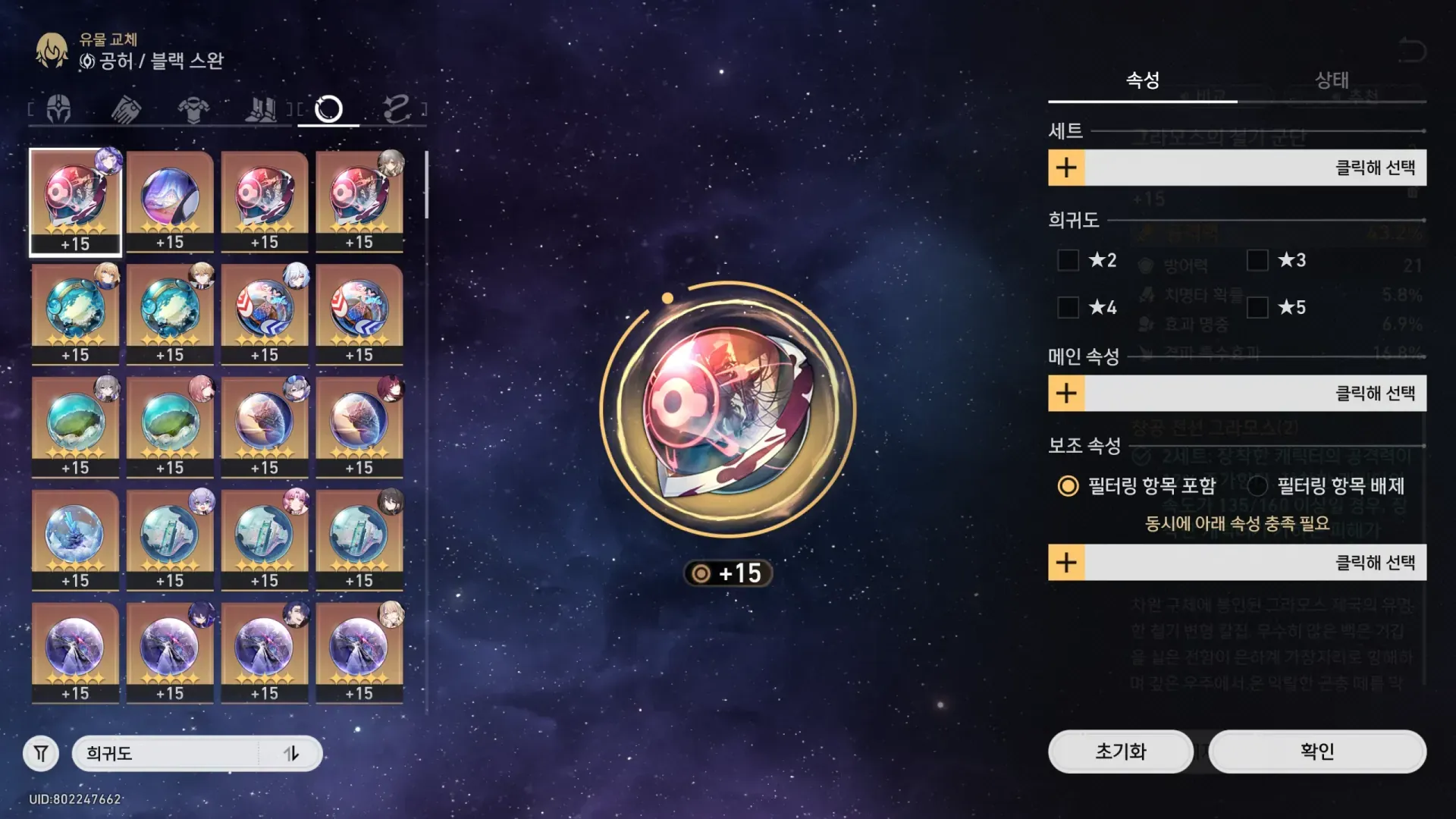This screenshot has width=1456, height=819.
Task: Open the 메인 속성 selector
Action: pos(1236,394)
